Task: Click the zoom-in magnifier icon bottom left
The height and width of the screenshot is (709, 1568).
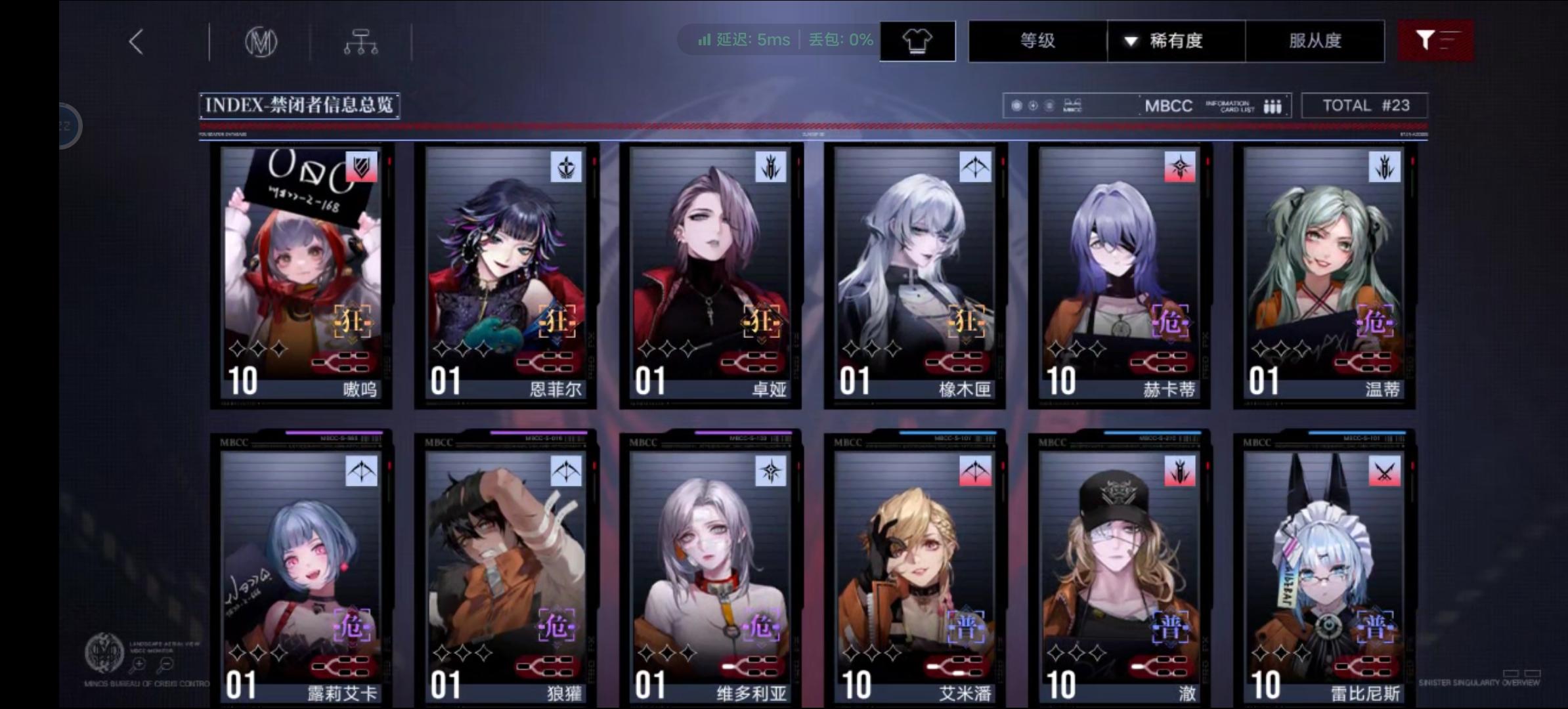Action: (138, 664)
